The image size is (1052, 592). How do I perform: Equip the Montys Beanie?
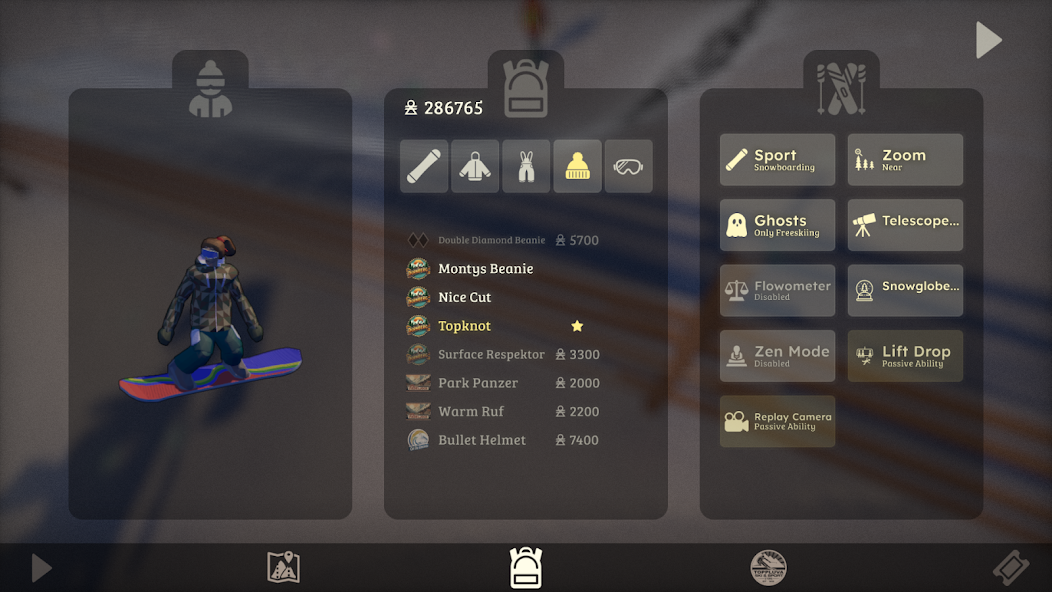click(x=485, y=269)
